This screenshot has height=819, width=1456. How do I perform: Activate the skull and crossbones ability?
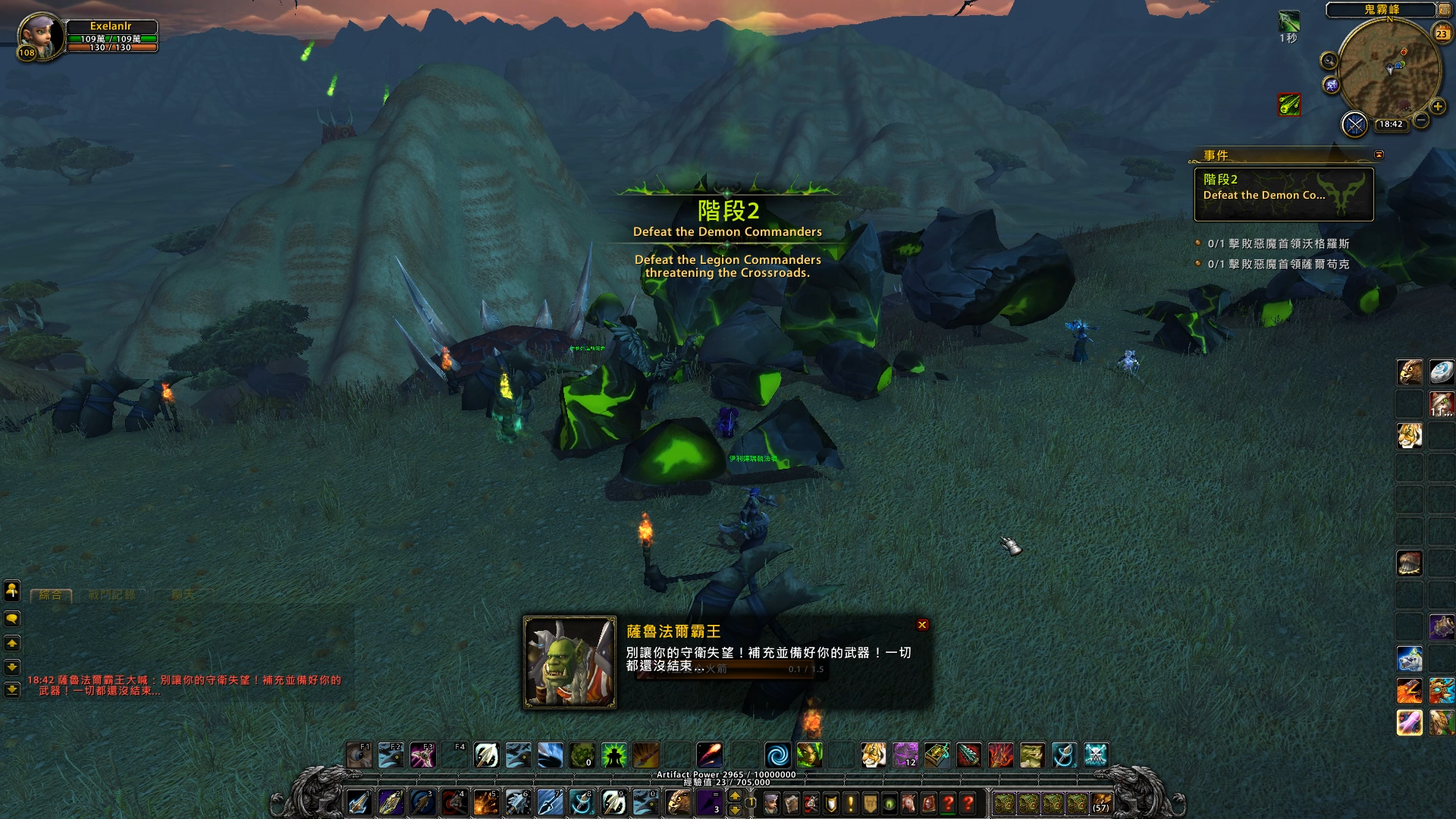tap(1096, 755)
